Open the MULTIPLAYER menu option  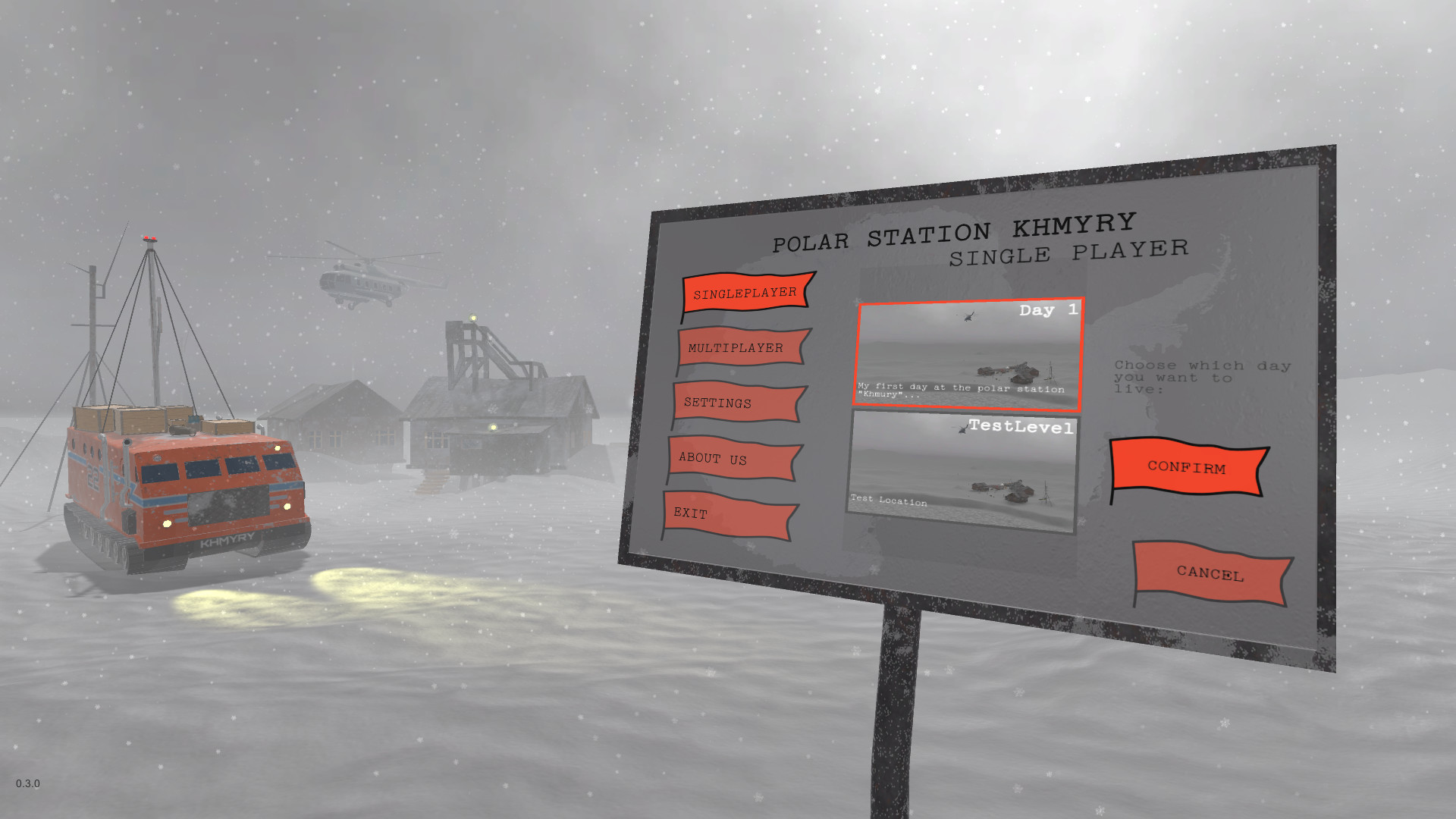pyautogui.click(x=736, y=348)
